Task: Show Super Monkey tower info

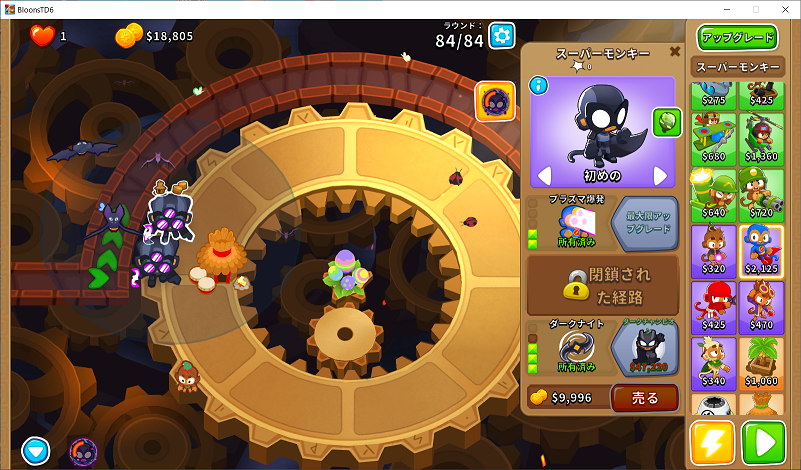Action: pyautogui.click(x=538, y=85)
